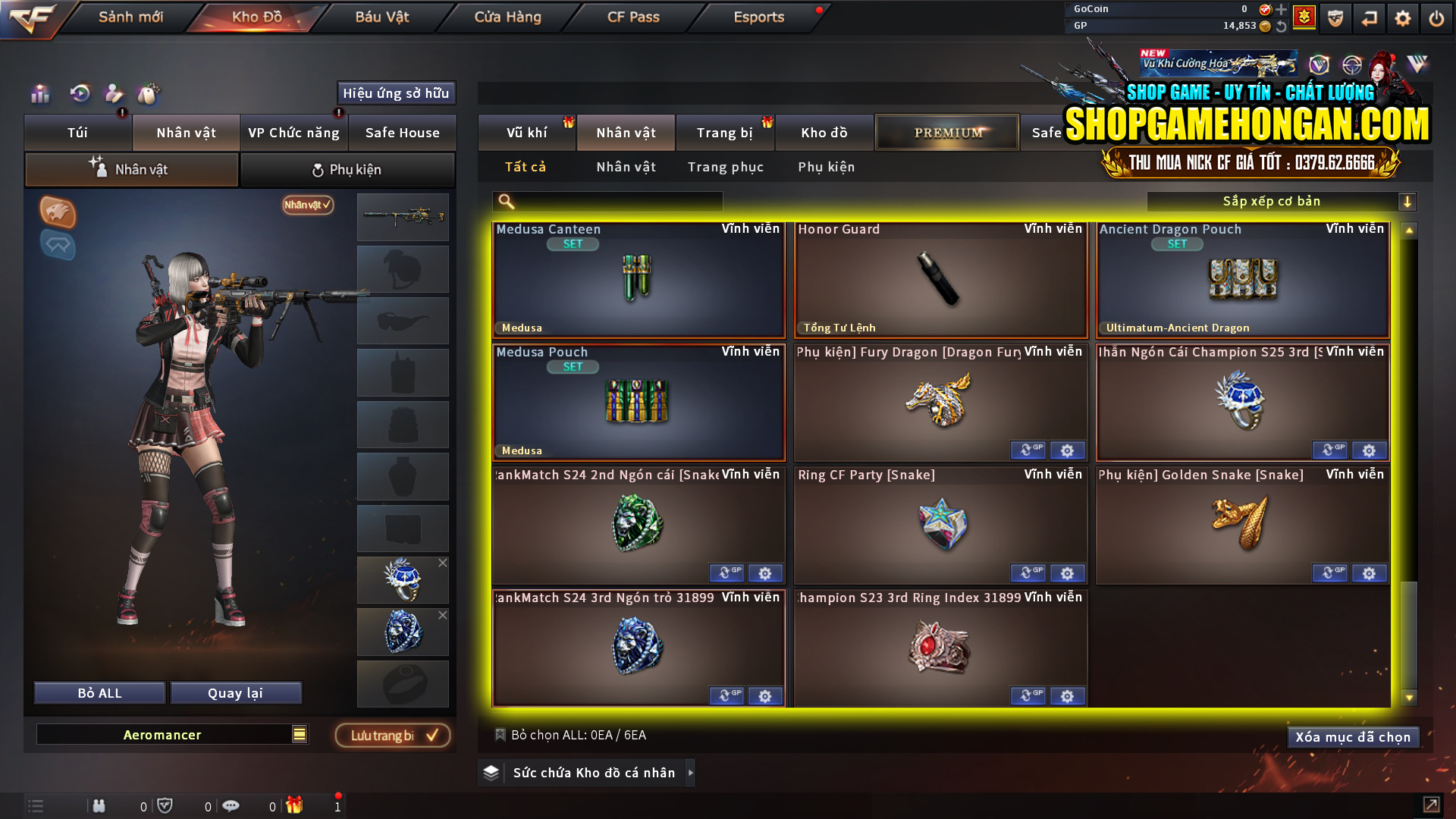The height and width of the screenshot is (819, 1456).
Task: Click the red military rank badge icon
Action: [1304, 15]
